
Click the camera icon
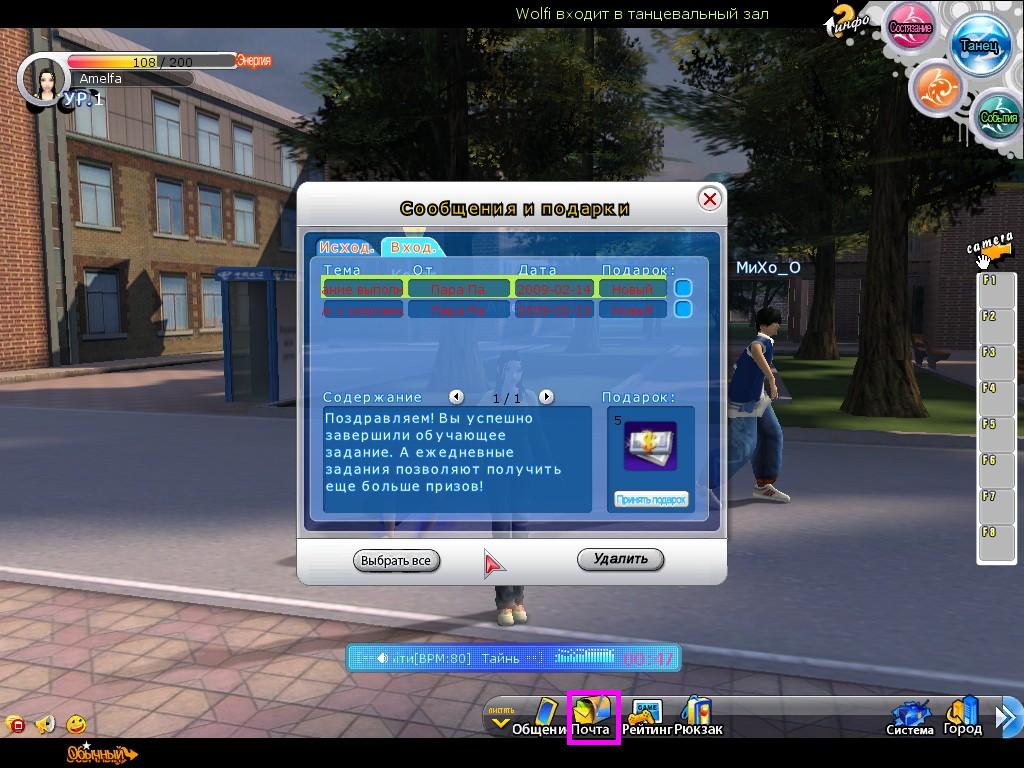[991, 250]
